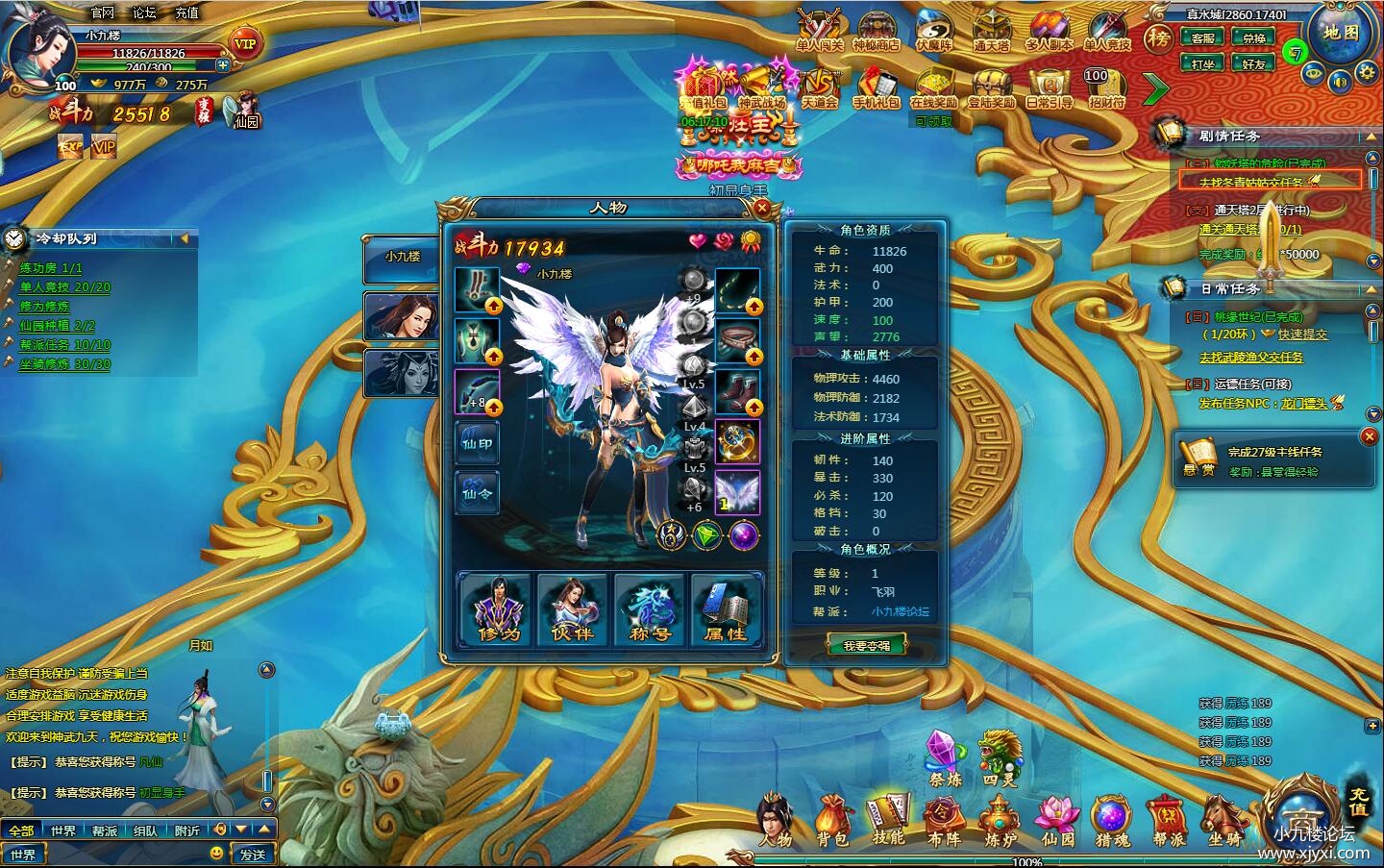
Task: Collapse the 冷却队列 panel with its arrow
Action: pyautogui.click(x=184, y=238)
